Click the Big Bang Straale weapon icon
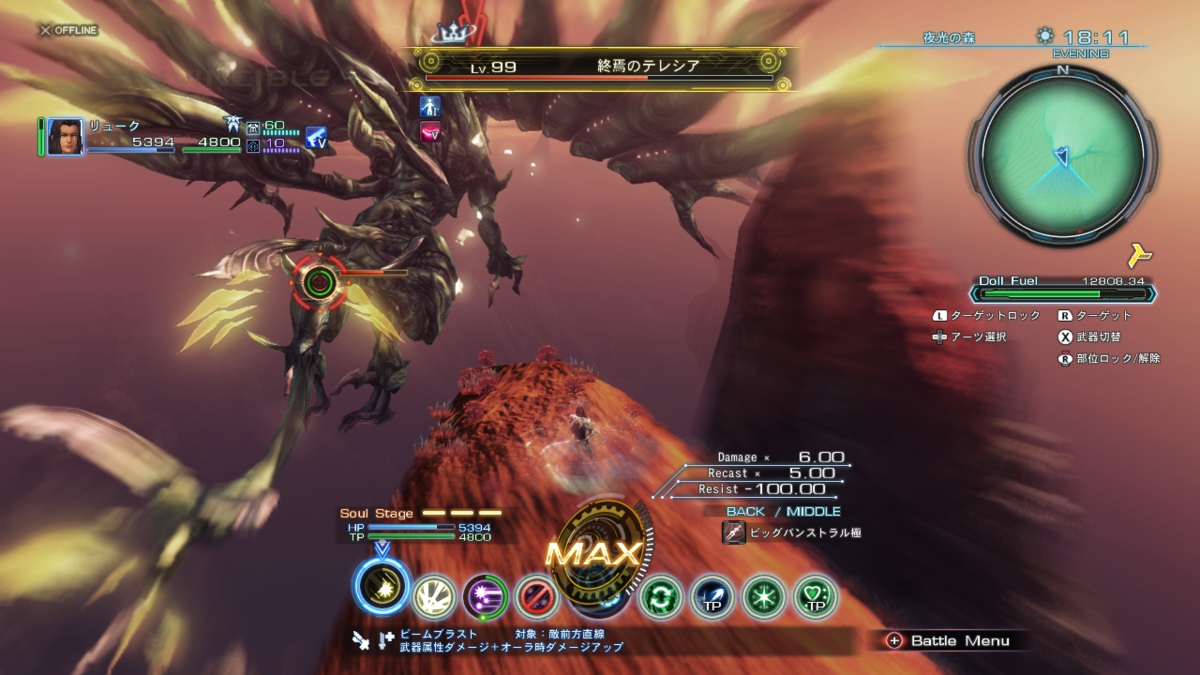The height and width of the screenshot is (675, 1200). (732, 533)
